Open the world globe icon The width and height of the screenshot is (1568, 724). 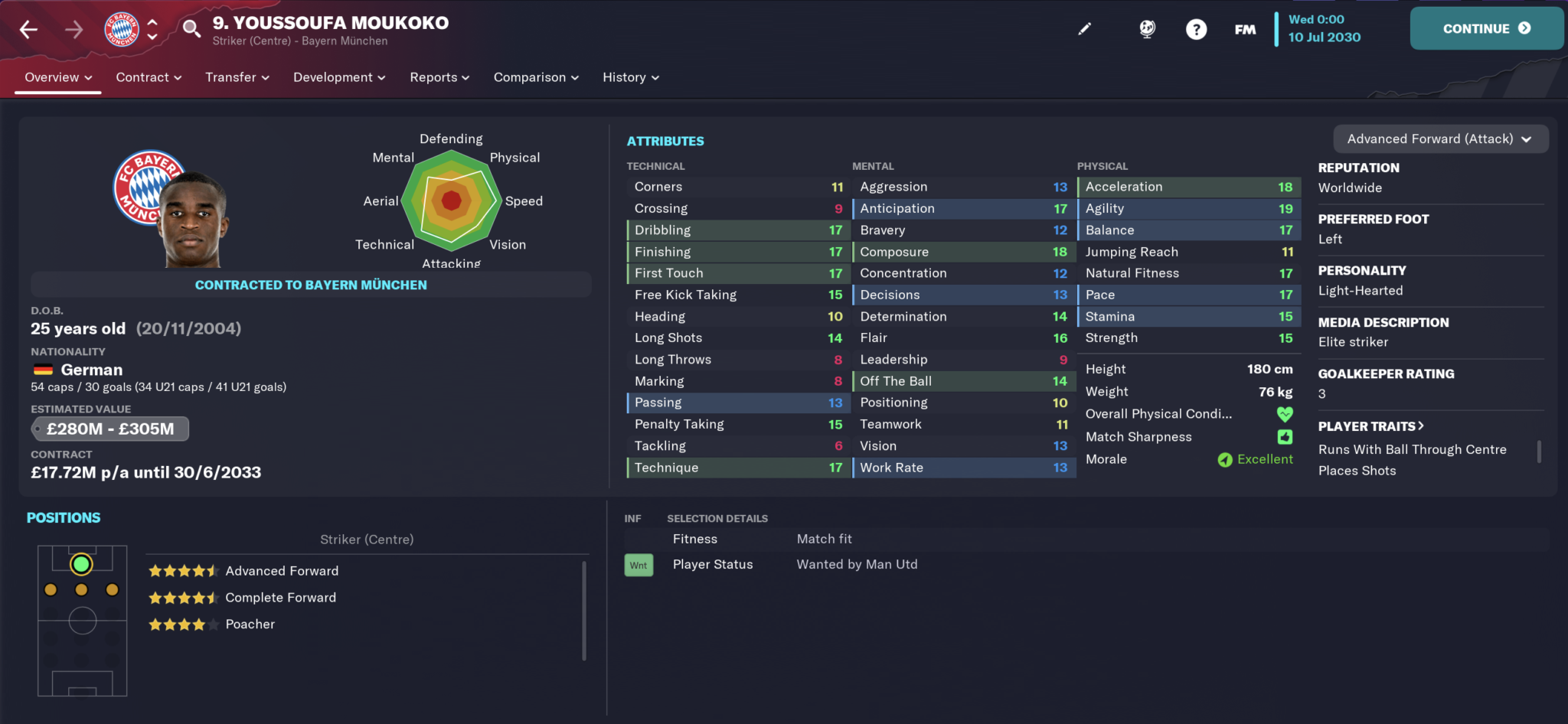1146,28
